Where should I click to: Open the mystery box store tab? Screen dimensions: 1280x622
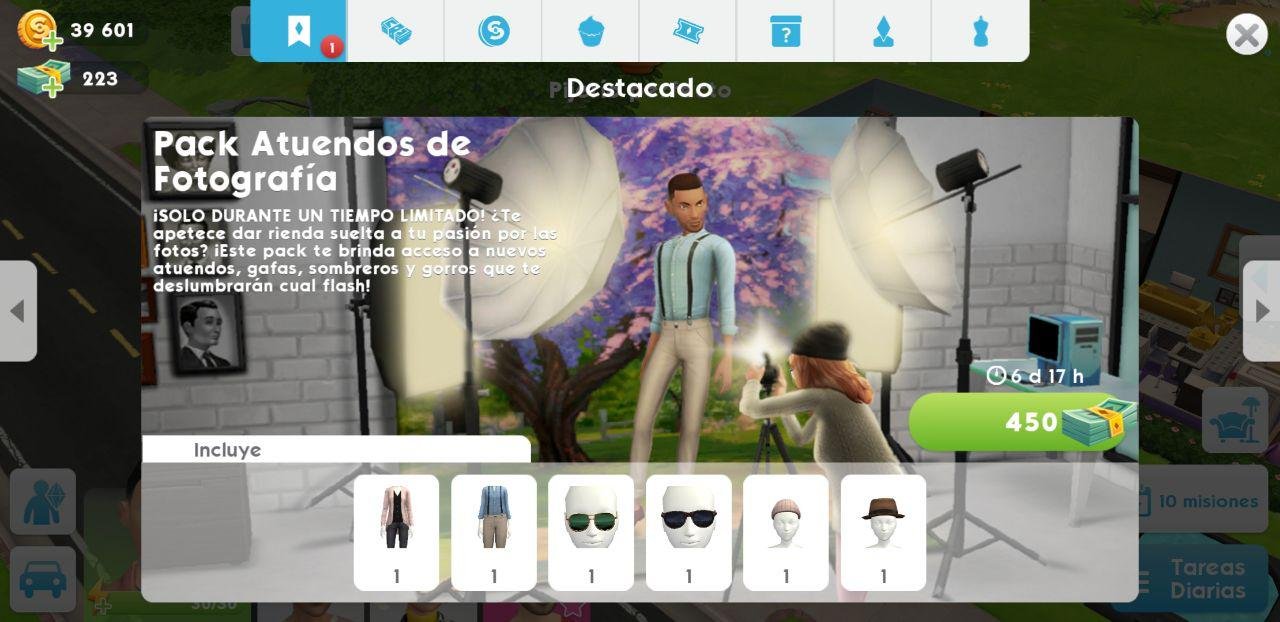[x=785, y=31]
